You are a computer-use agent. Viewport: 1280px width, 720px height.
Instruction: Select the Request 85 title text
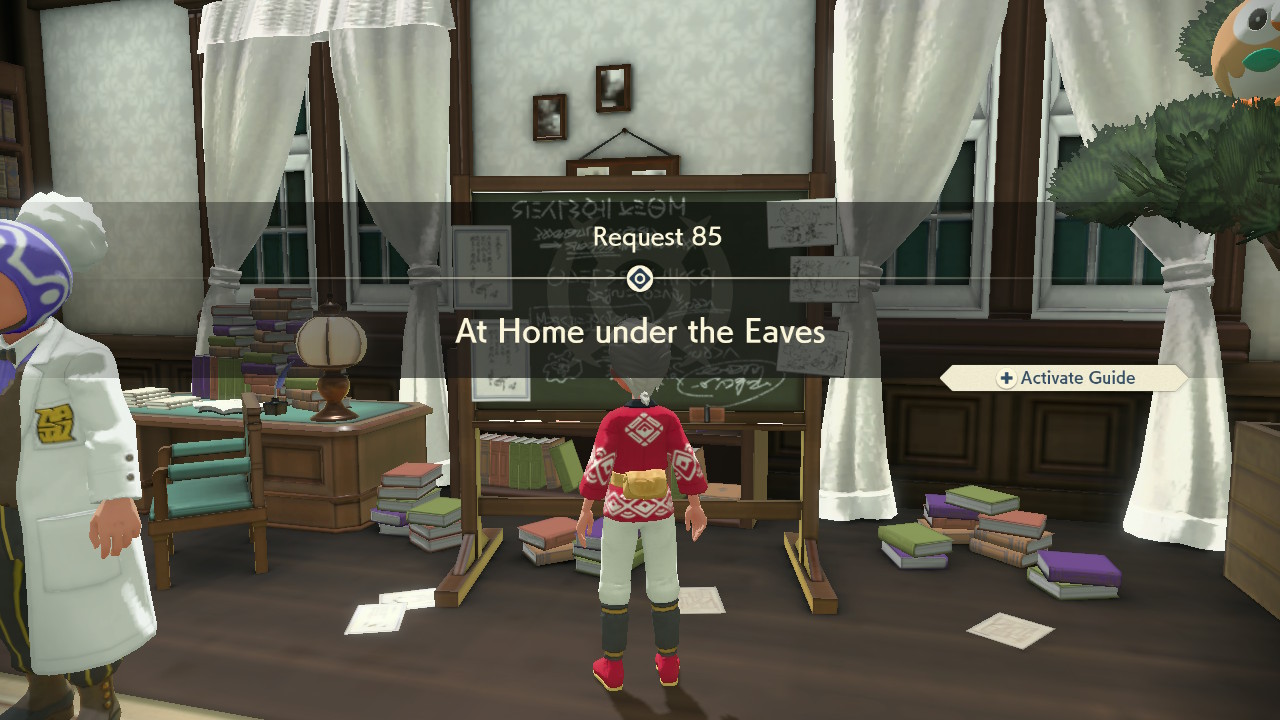coord(656,238)
